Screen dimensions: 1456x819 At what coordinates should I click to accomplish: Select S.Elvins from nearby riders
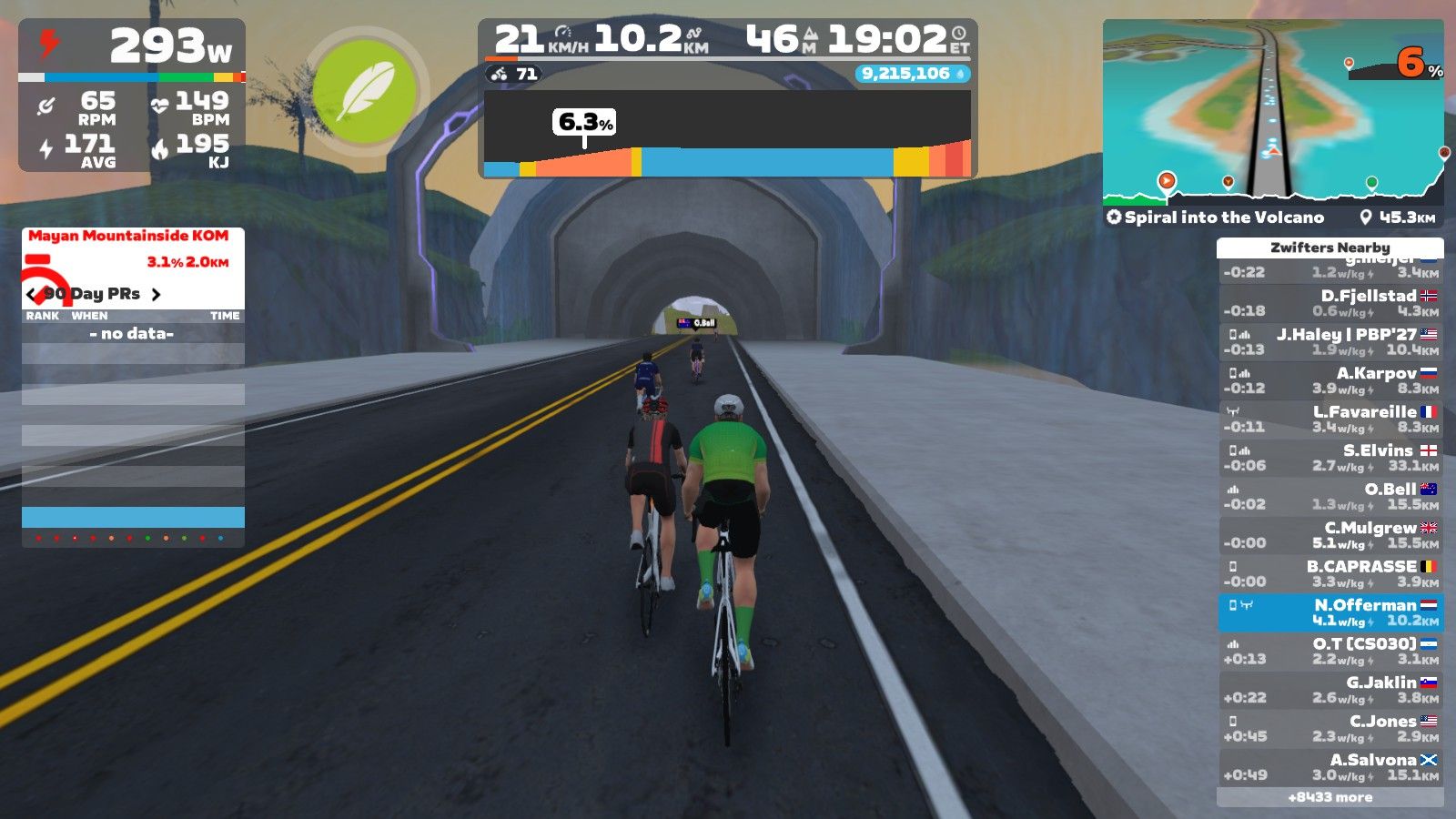pyautogui.click(x=1330, y=458)
